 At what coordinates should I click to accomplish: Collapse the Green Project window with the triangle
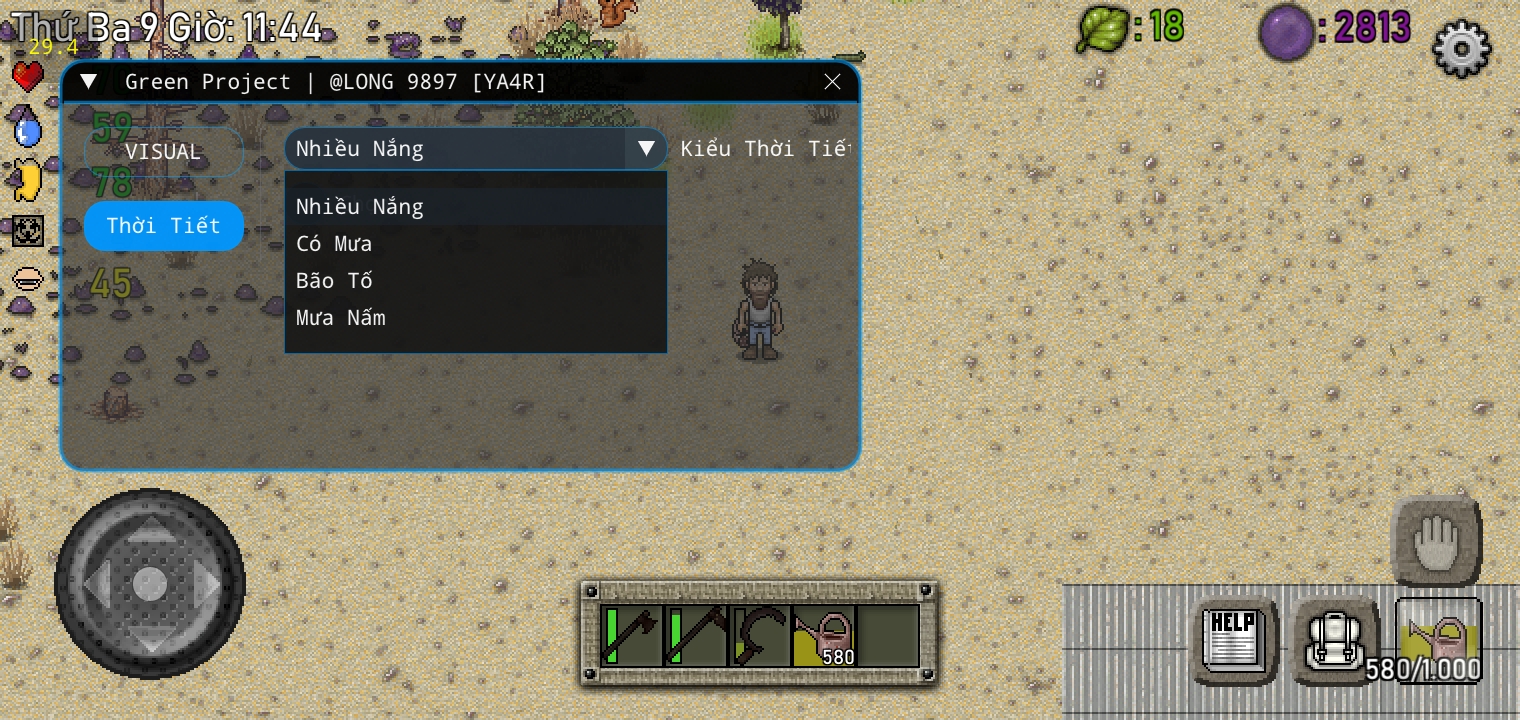point(89,82)
